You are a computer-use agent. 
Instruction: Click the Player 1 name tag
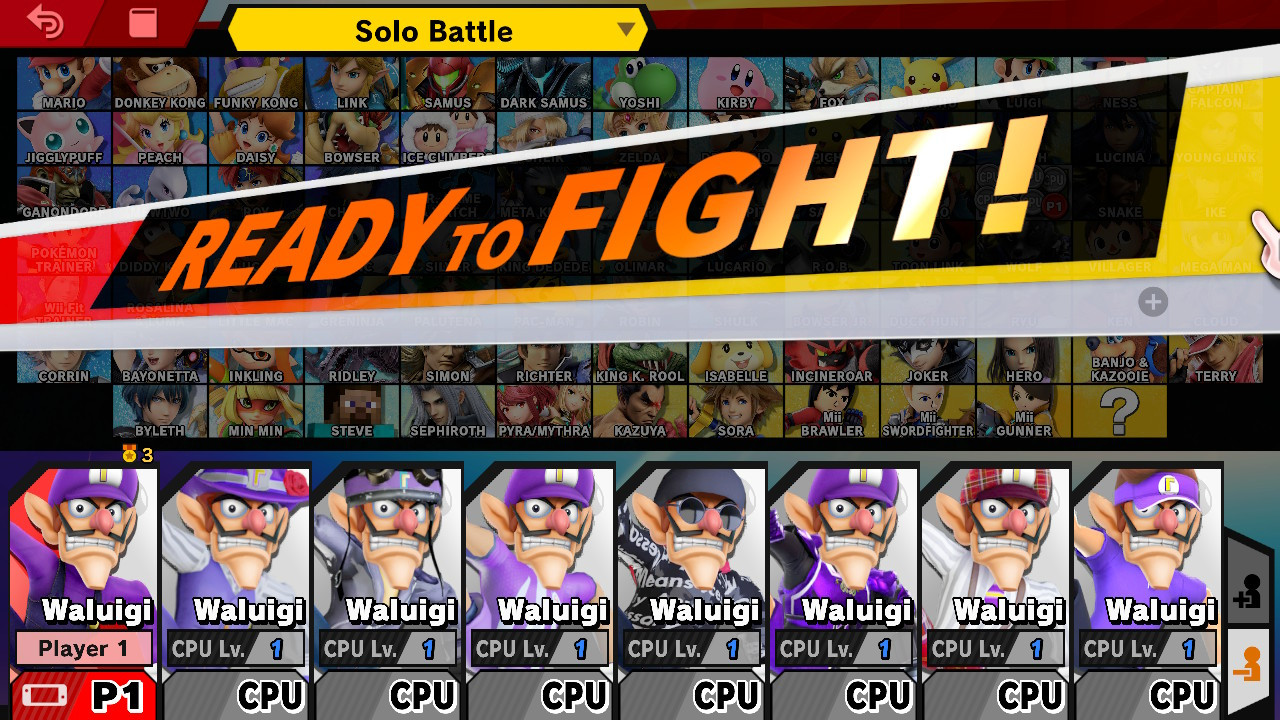pos(83,649)
